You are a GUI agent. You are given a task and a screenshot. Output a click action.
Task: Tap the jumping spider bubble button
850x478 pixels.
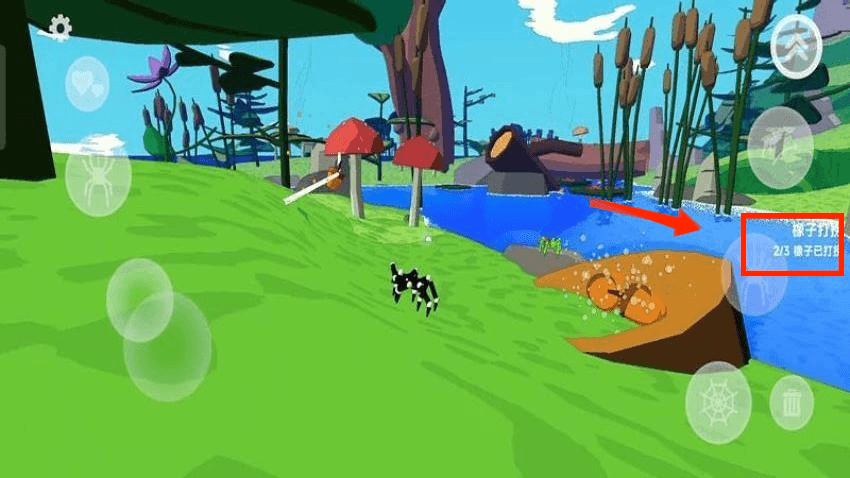click(x=780, y=147)
